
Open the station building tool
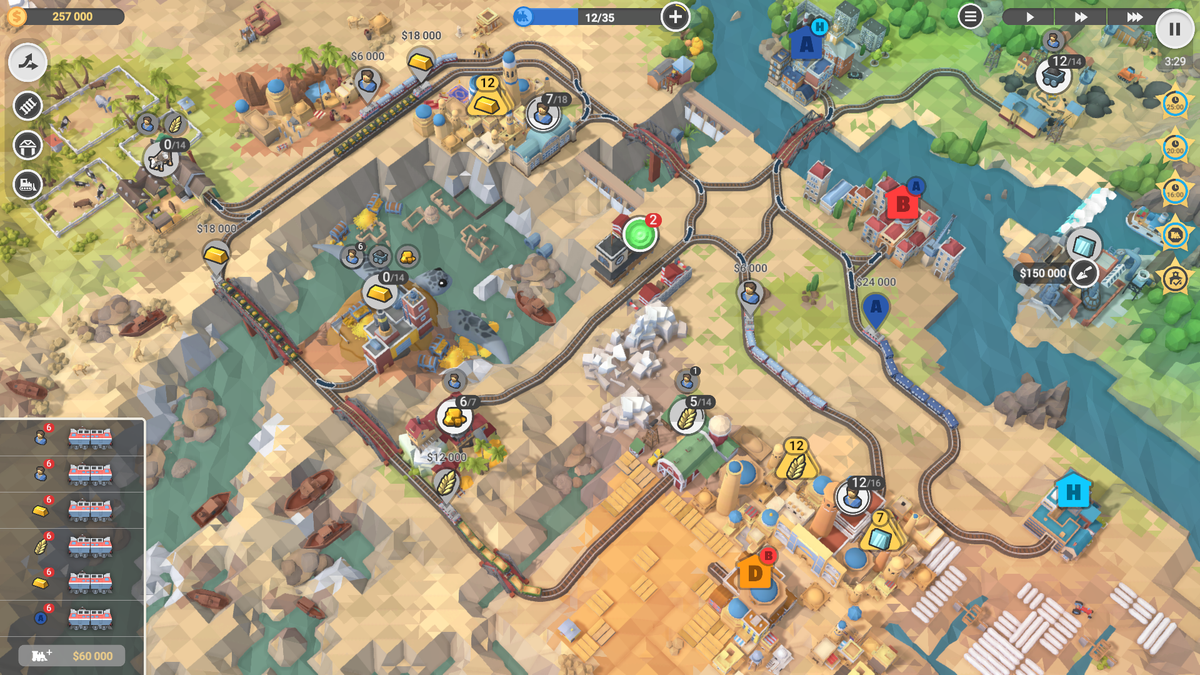pyautogui.click(x=28, y=145)
